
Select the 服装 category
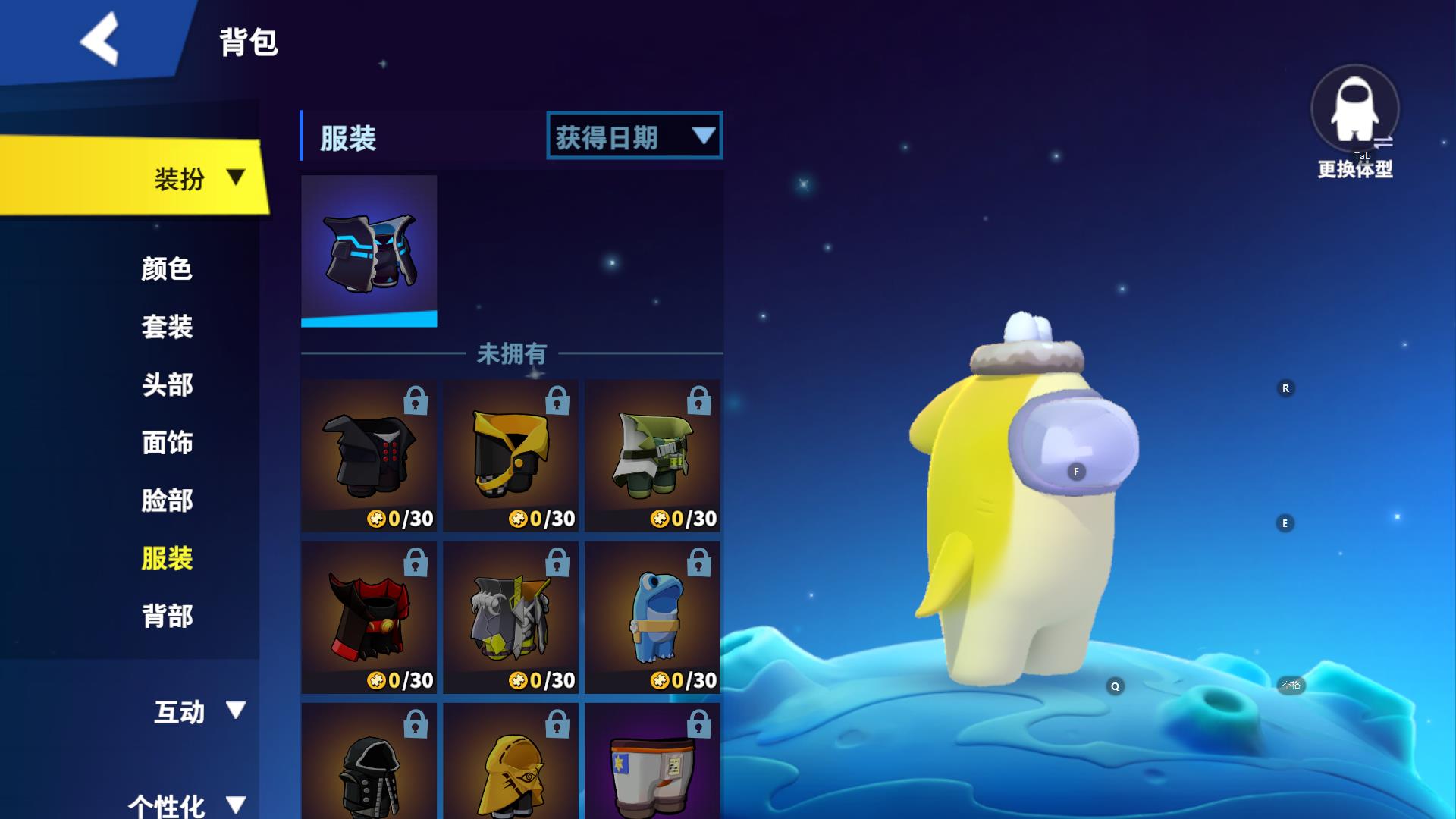167,559
